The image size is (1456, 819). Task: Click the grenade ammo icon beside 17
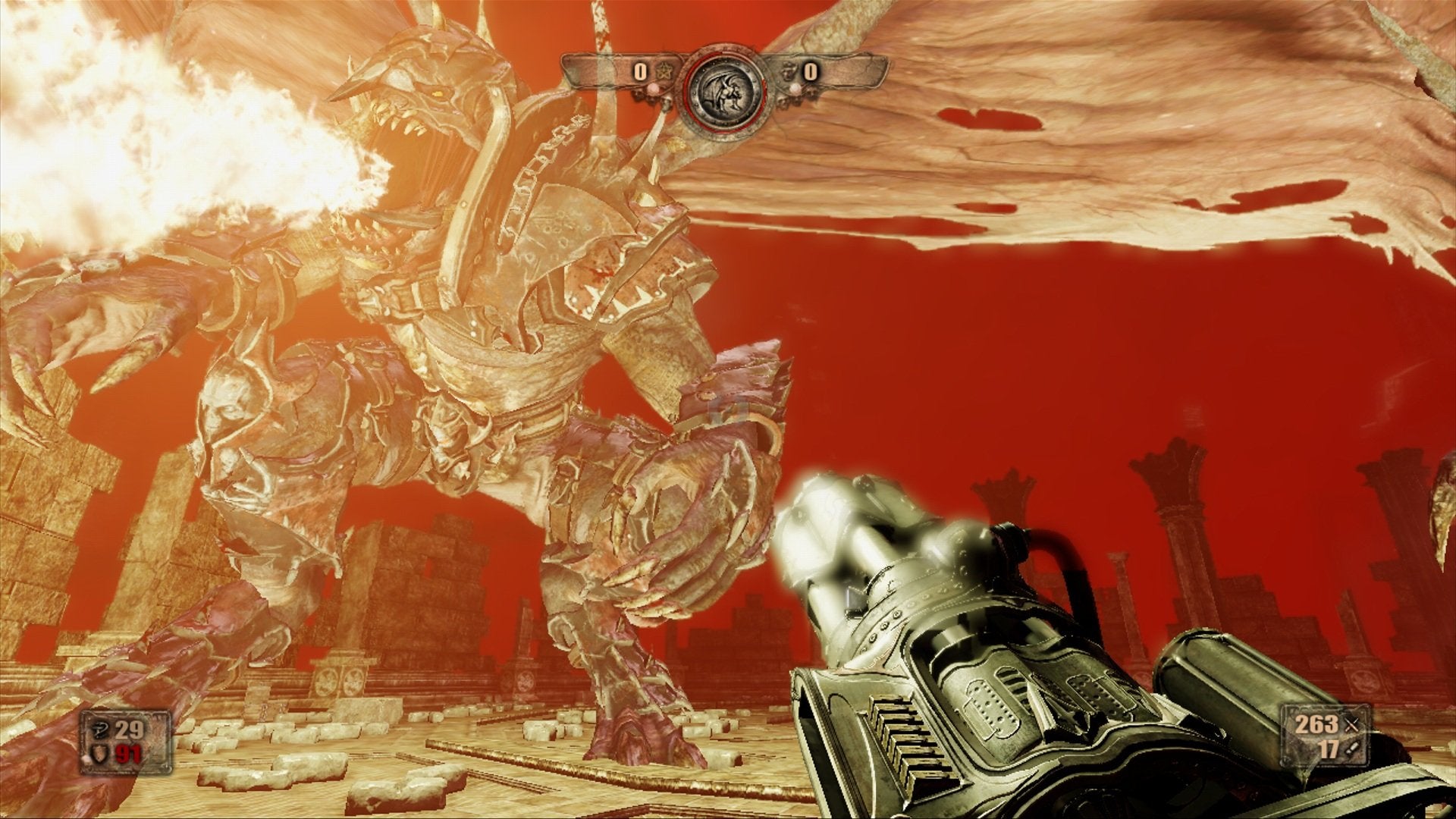click(1353, 749)
